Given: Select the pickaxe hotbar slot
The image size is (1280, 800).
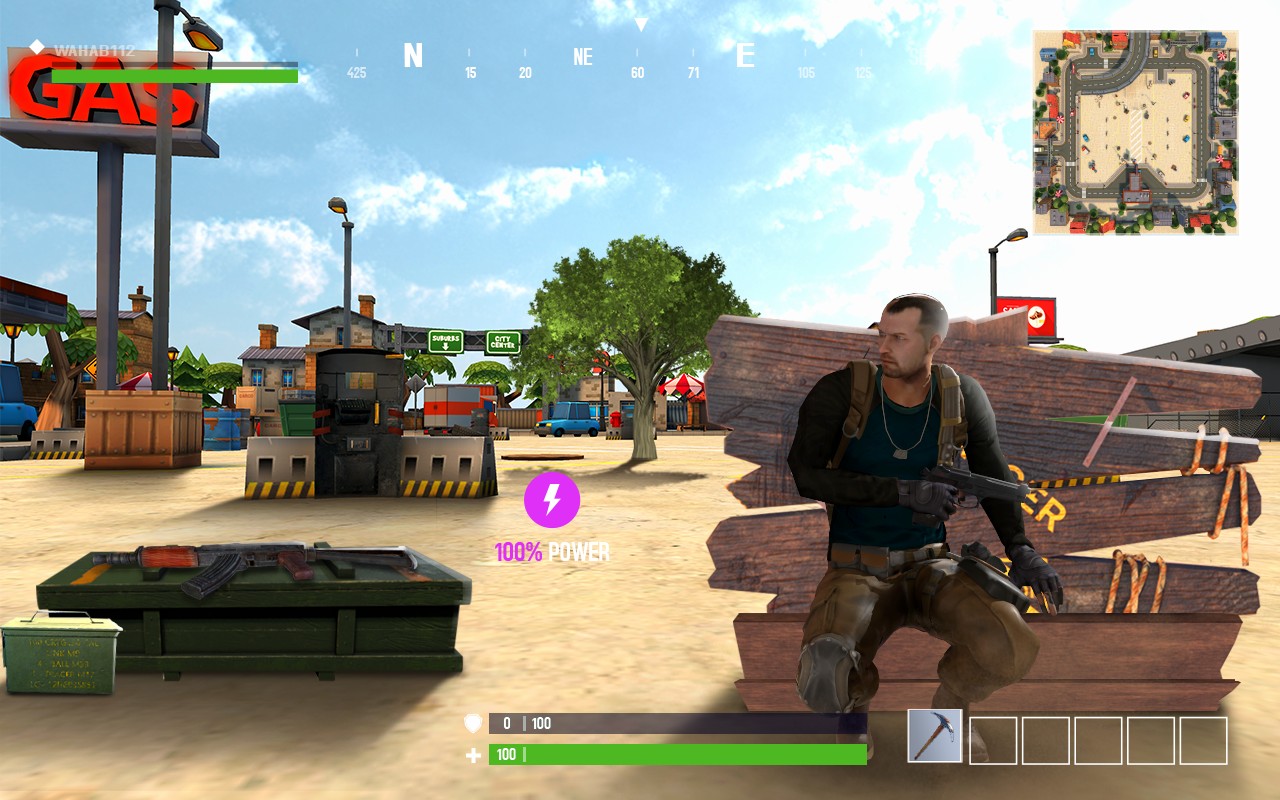Looking at the screenshot, I should [935, 736].
